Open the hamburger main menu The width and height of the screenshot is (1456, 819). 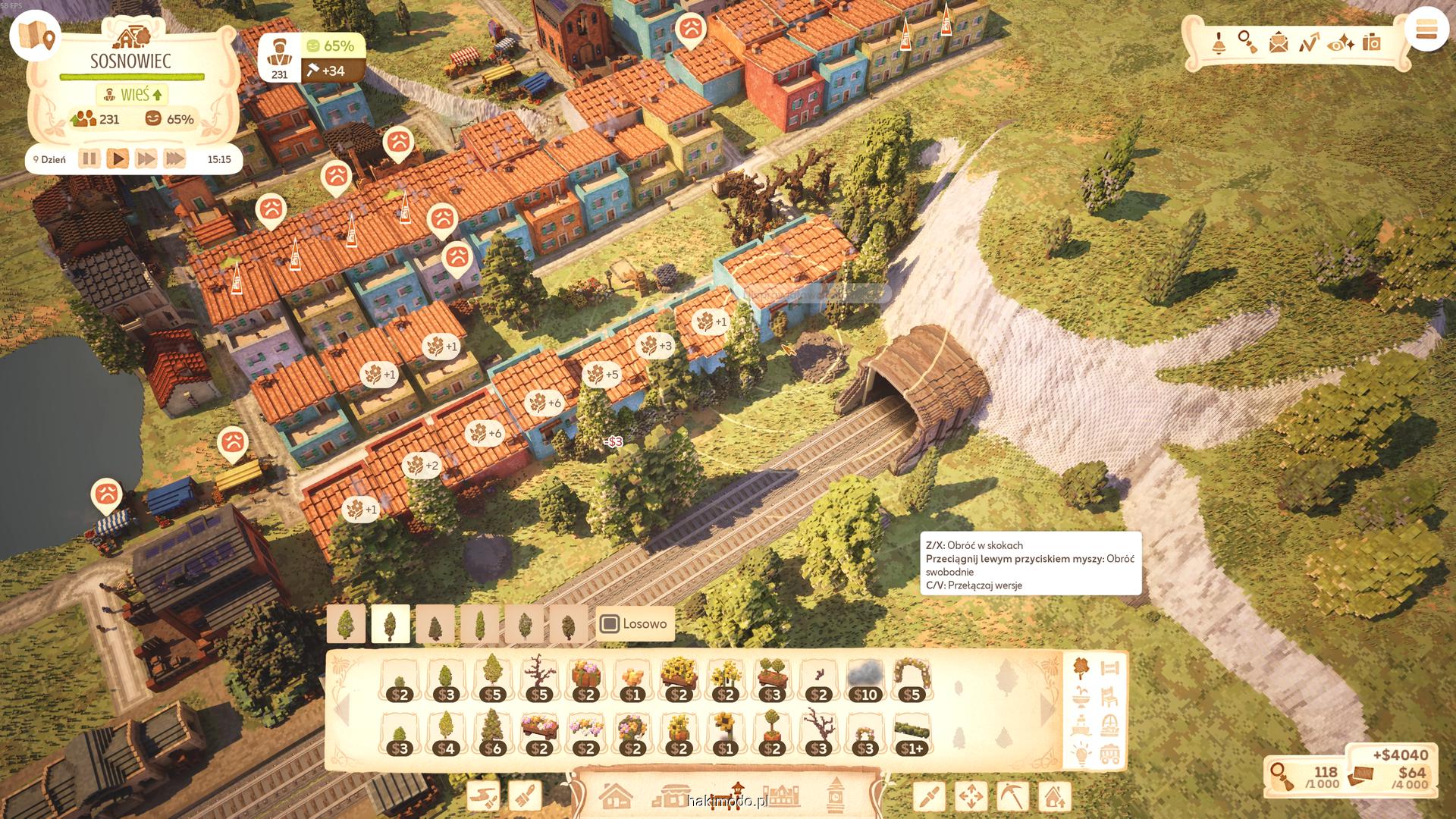click(x=1426, y=30)
